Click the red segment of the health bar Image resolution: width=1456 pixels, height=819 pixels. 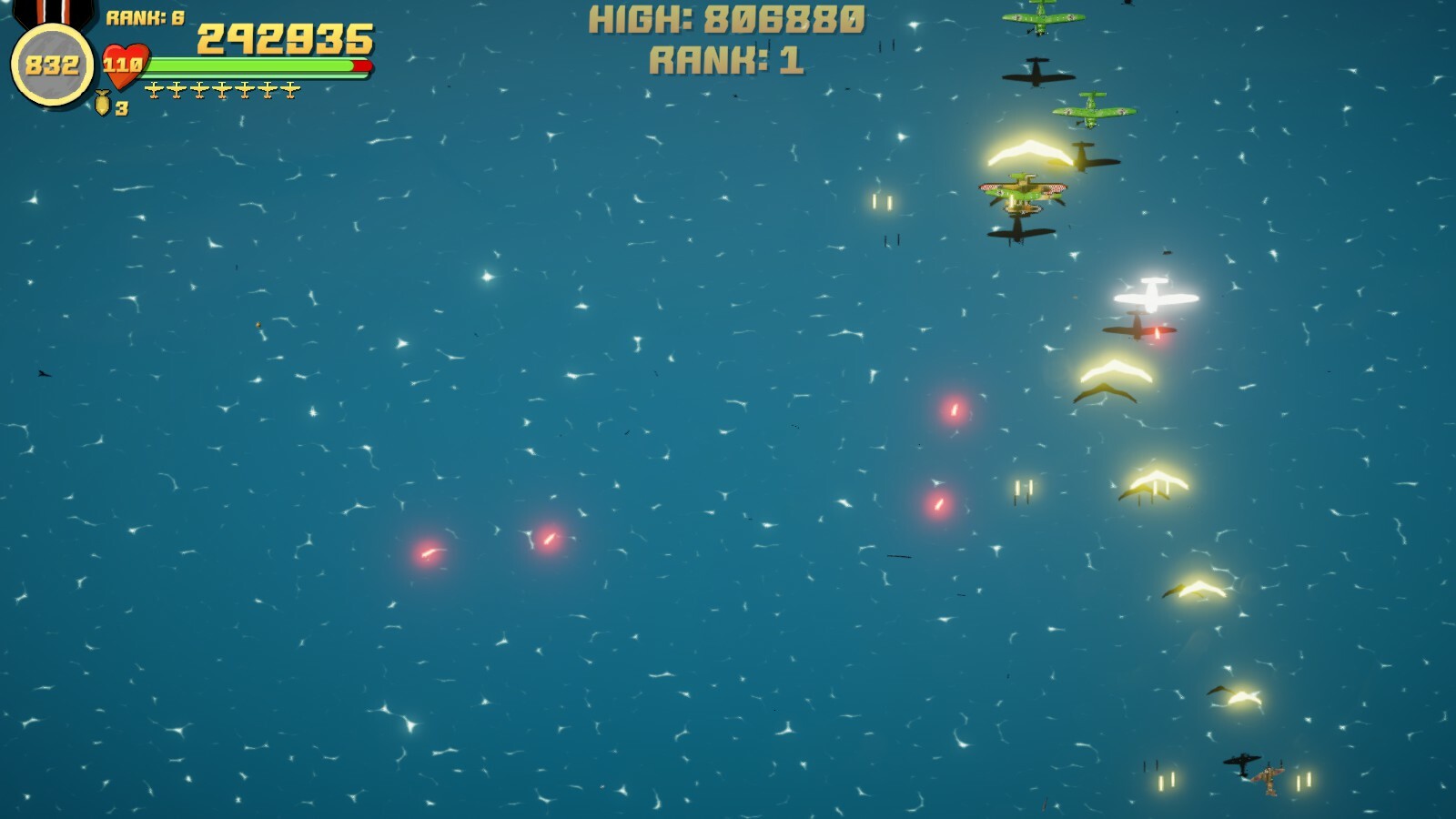coord(362,65)
